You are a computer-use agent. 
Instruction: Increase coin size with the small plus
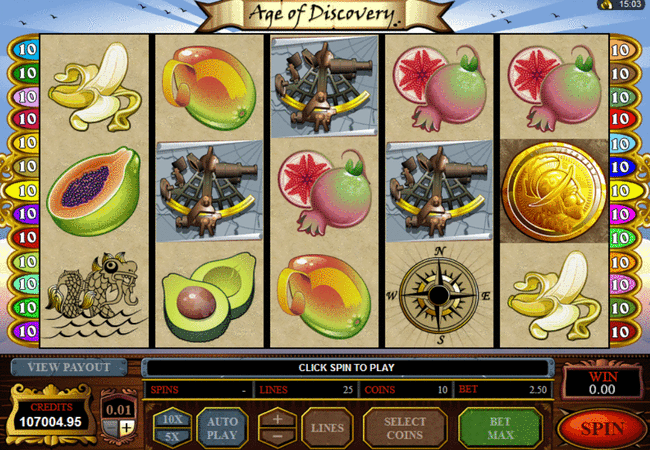click(127, 429)
